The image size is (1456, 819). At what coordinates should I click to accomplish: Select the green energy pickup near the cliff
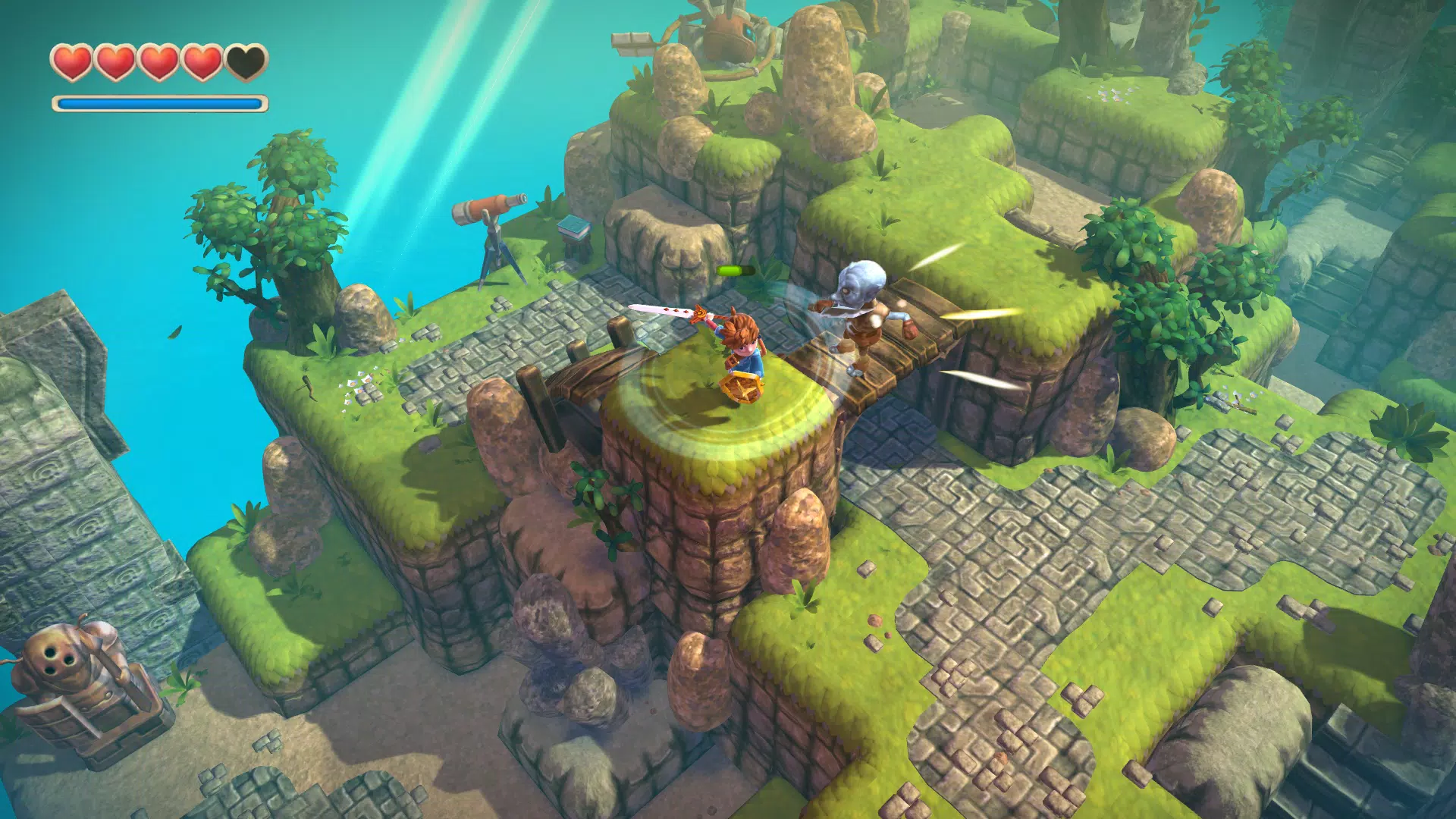[733, 269]
